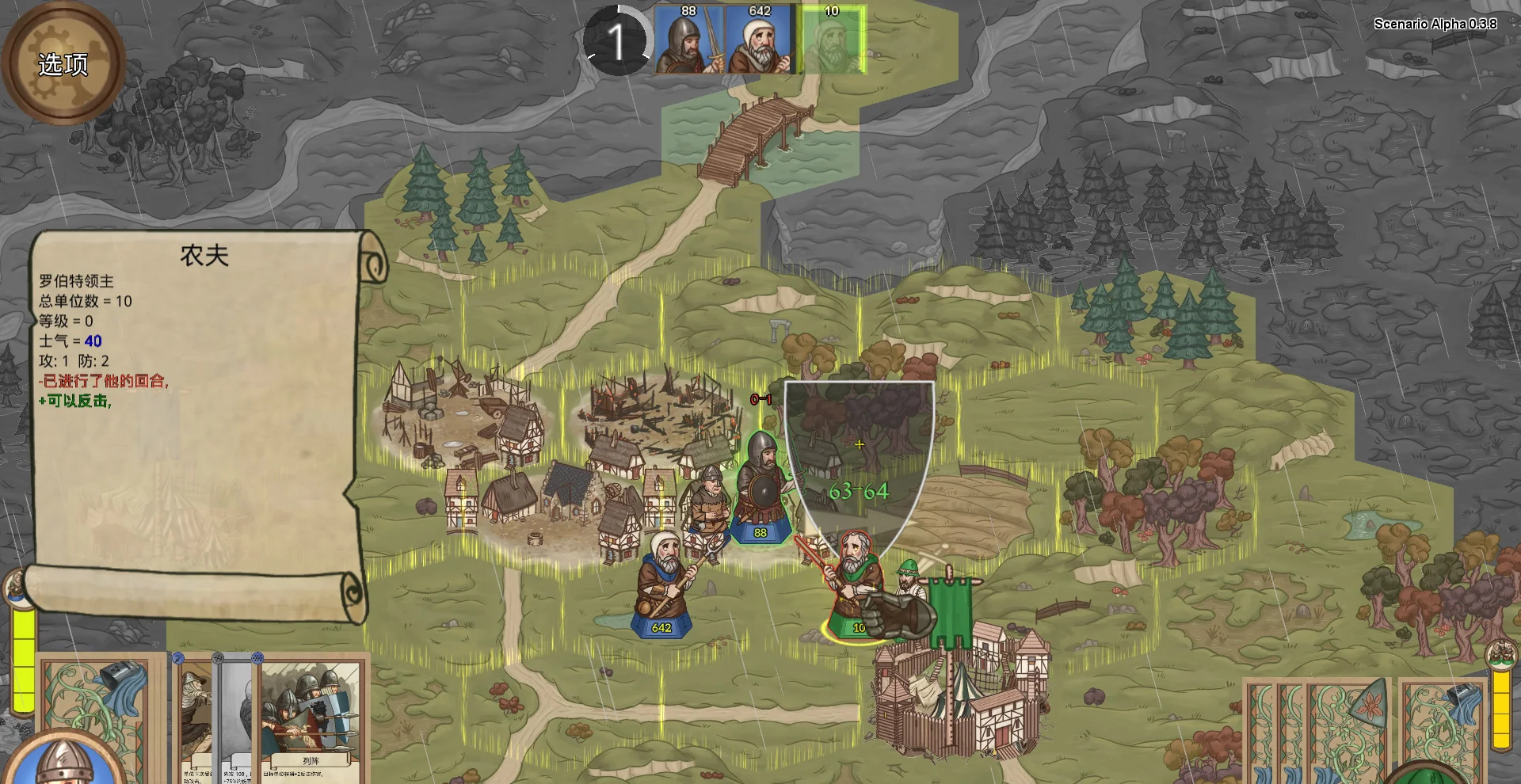Click the small unit icon above yellow bar
Screen dimensions: 1521x784
17,588
